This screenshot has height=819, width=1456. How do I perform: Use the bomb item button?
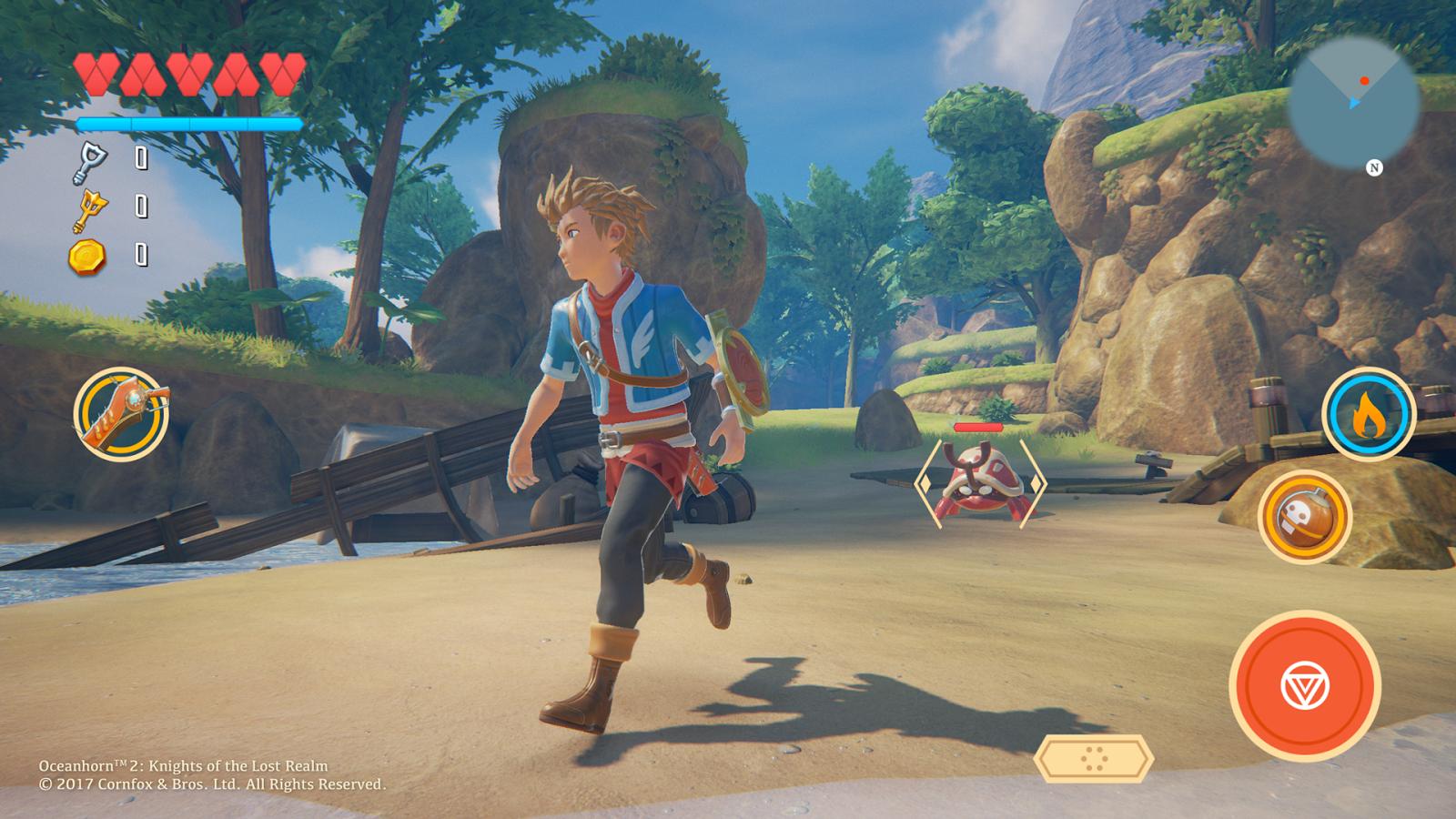[1304, 517]
